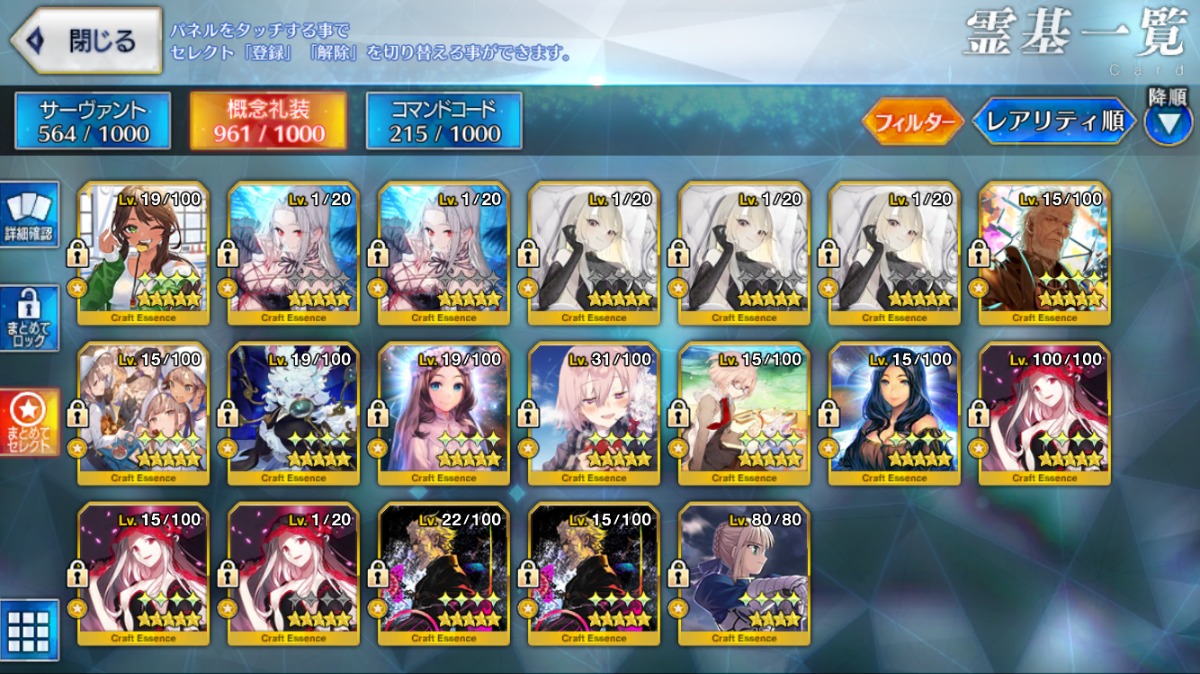Choose the Lv.22/100 golden armor card
The height and width of the screenshot is (674, 1200).
[x=444, y=573]
